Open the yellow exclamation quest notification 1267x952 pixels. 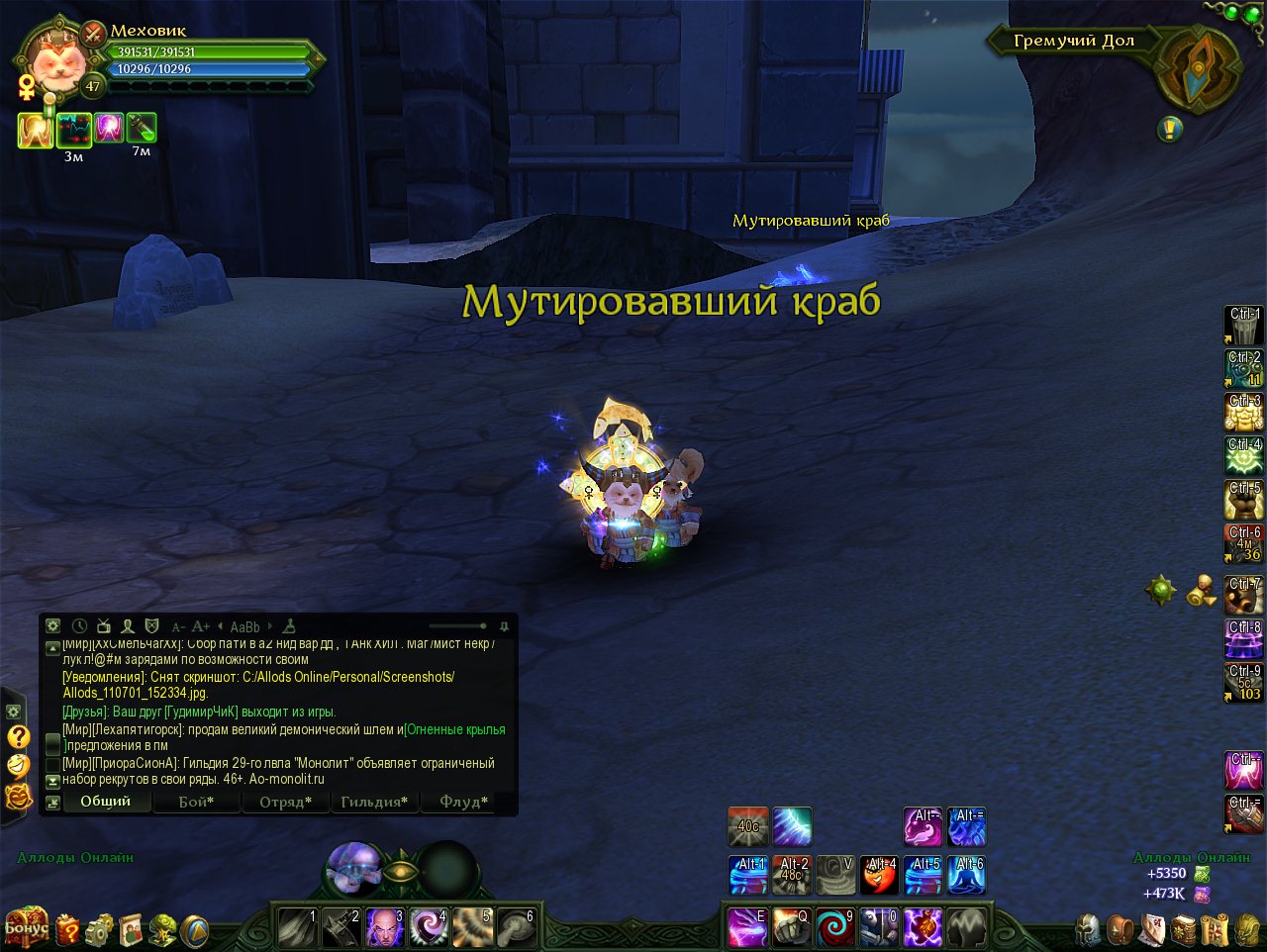[x=1170, y=129]
